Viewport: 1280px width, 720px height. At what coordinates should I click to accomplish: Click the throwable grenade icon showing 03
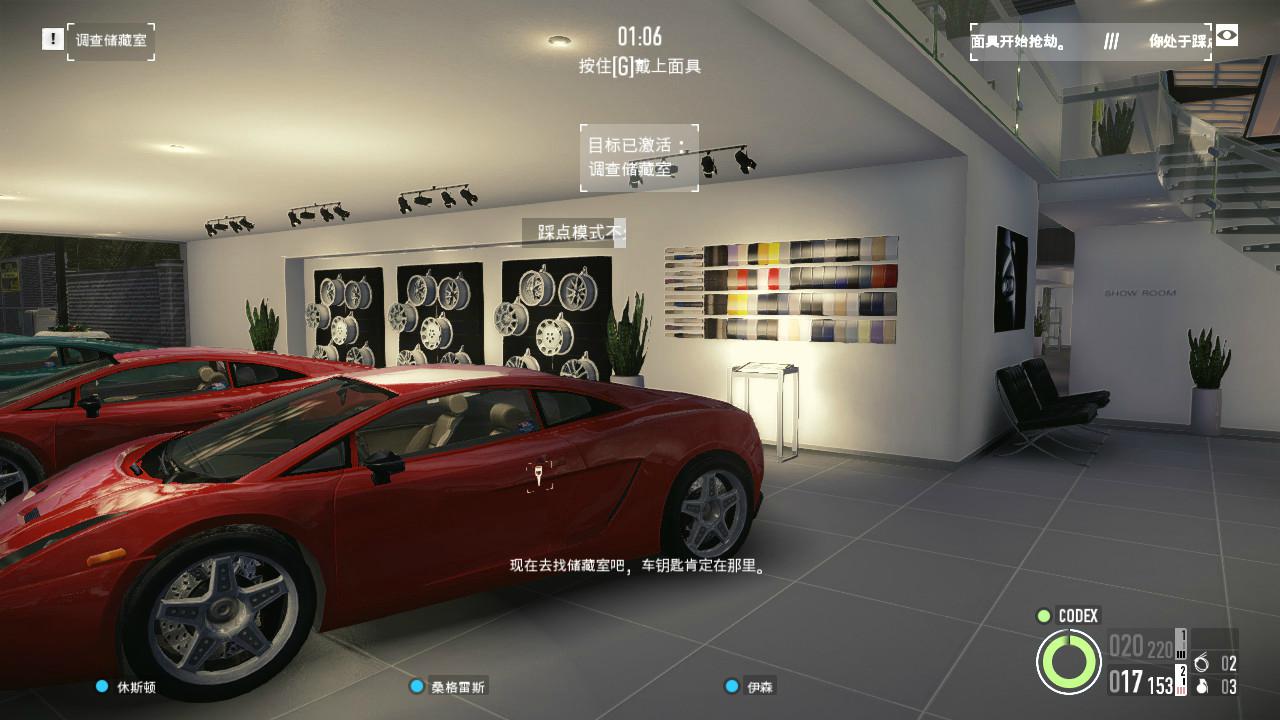[1203, 687]
